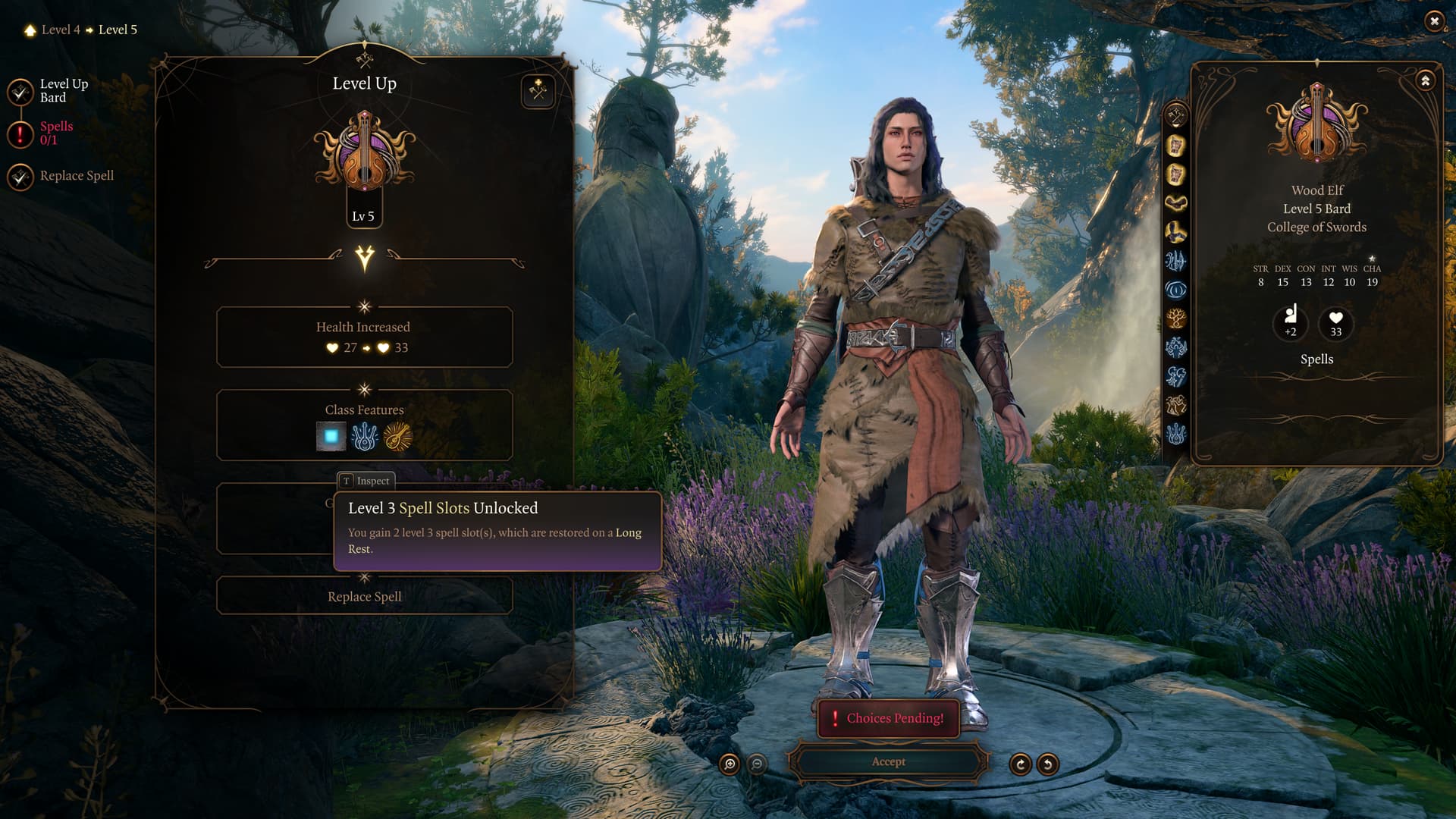
Task: Click the Accept button
Action: (x=888, y=761)
